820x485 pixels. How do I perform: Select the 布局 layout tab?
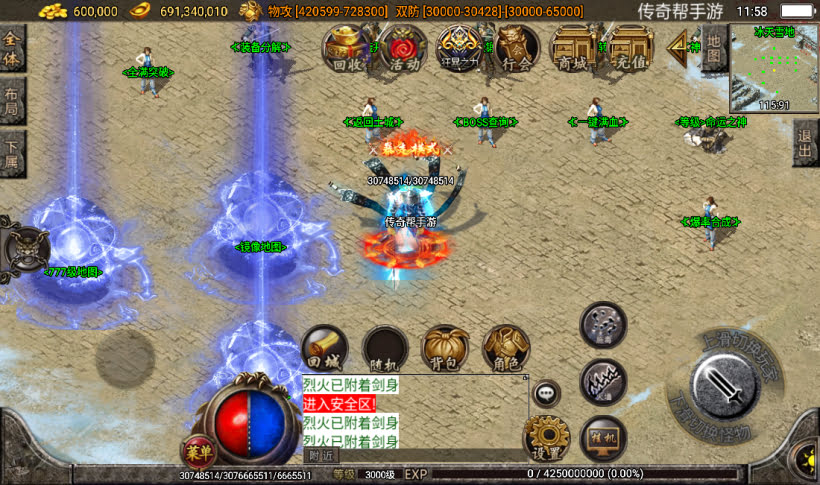coord(11,100)
